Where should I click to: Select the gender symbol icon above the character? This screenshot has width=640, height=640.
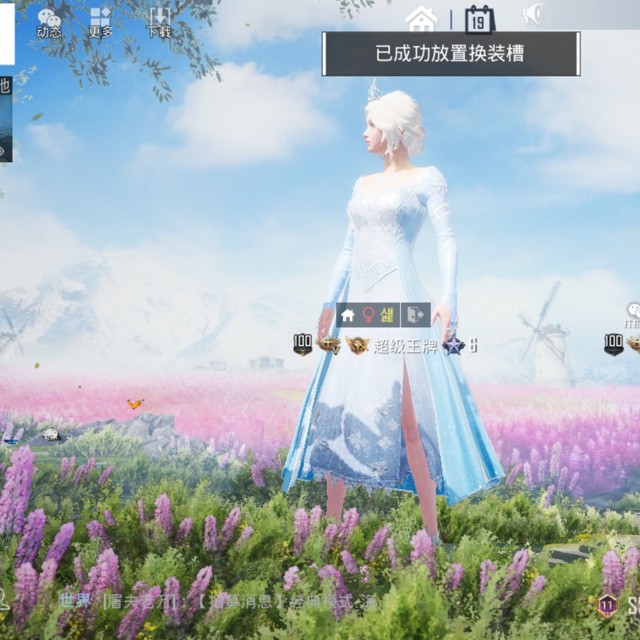tap(368, 315)
